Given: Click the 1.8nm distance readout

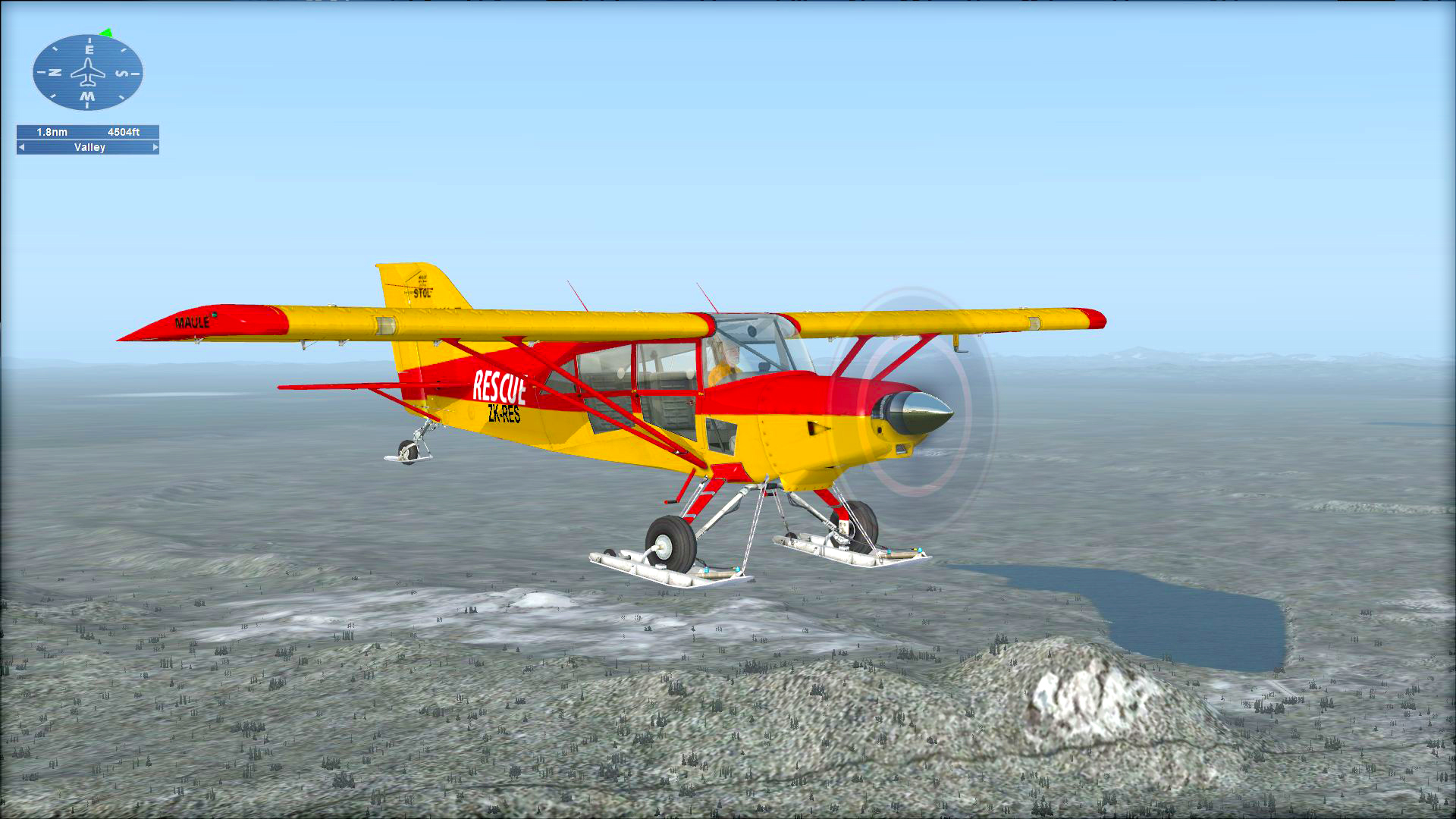Looking at the screenshot, I should (x=51, y=131).
